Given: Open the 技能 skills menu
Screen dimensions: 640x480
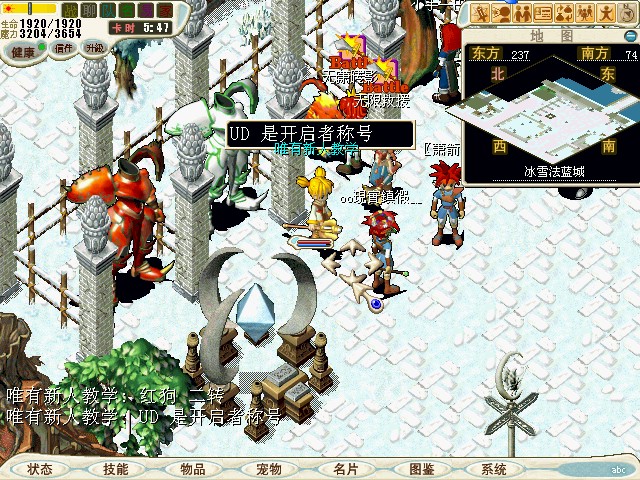Looking at the screenshot, I should coord(115,468).
